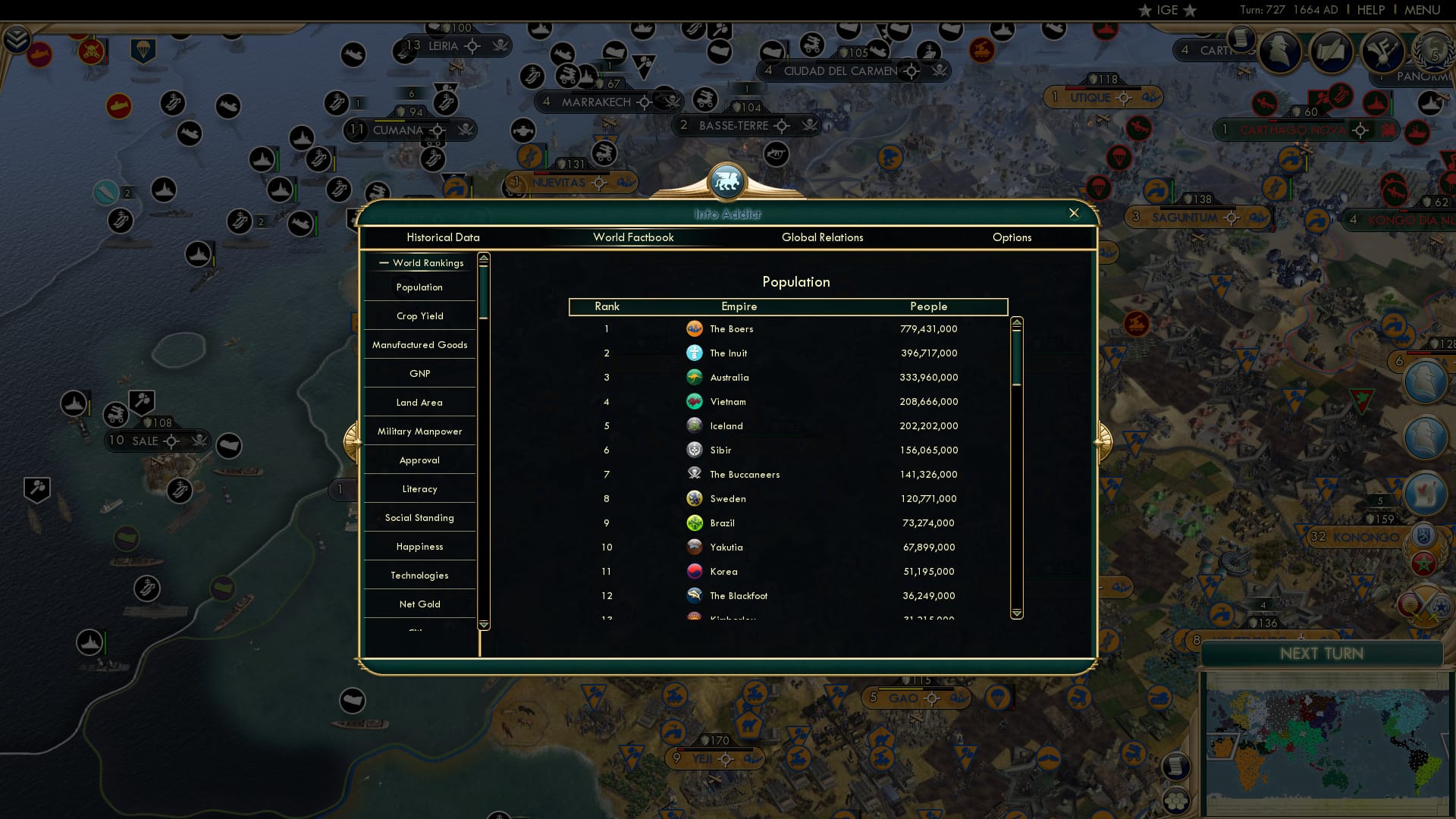Collapse the World Rankings section
1456x819 pixels.
coord(383,263)
